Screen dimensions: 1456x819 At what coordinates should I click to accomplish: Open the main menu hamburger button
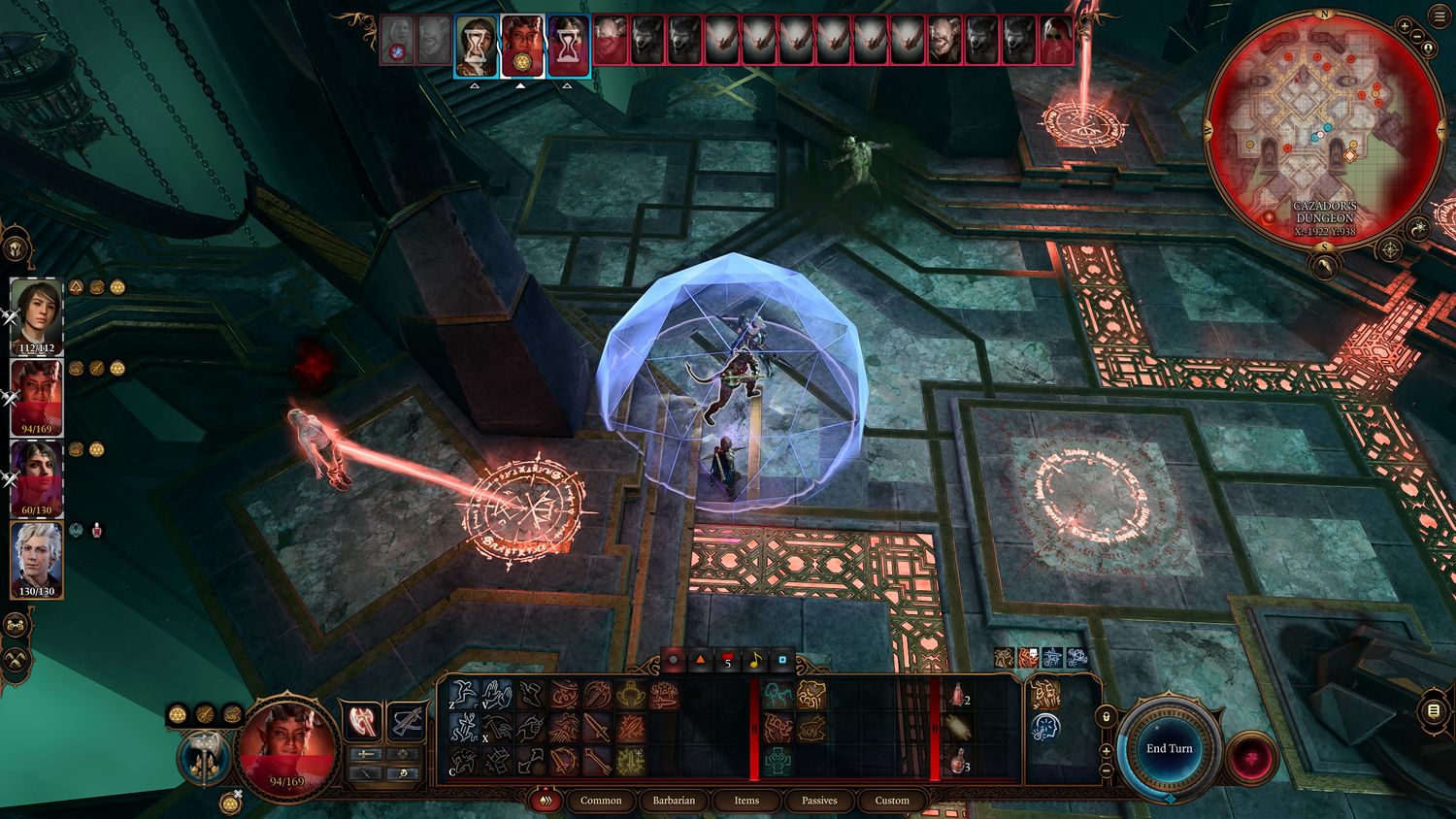pyautogui.click(x=1440, y=16)
